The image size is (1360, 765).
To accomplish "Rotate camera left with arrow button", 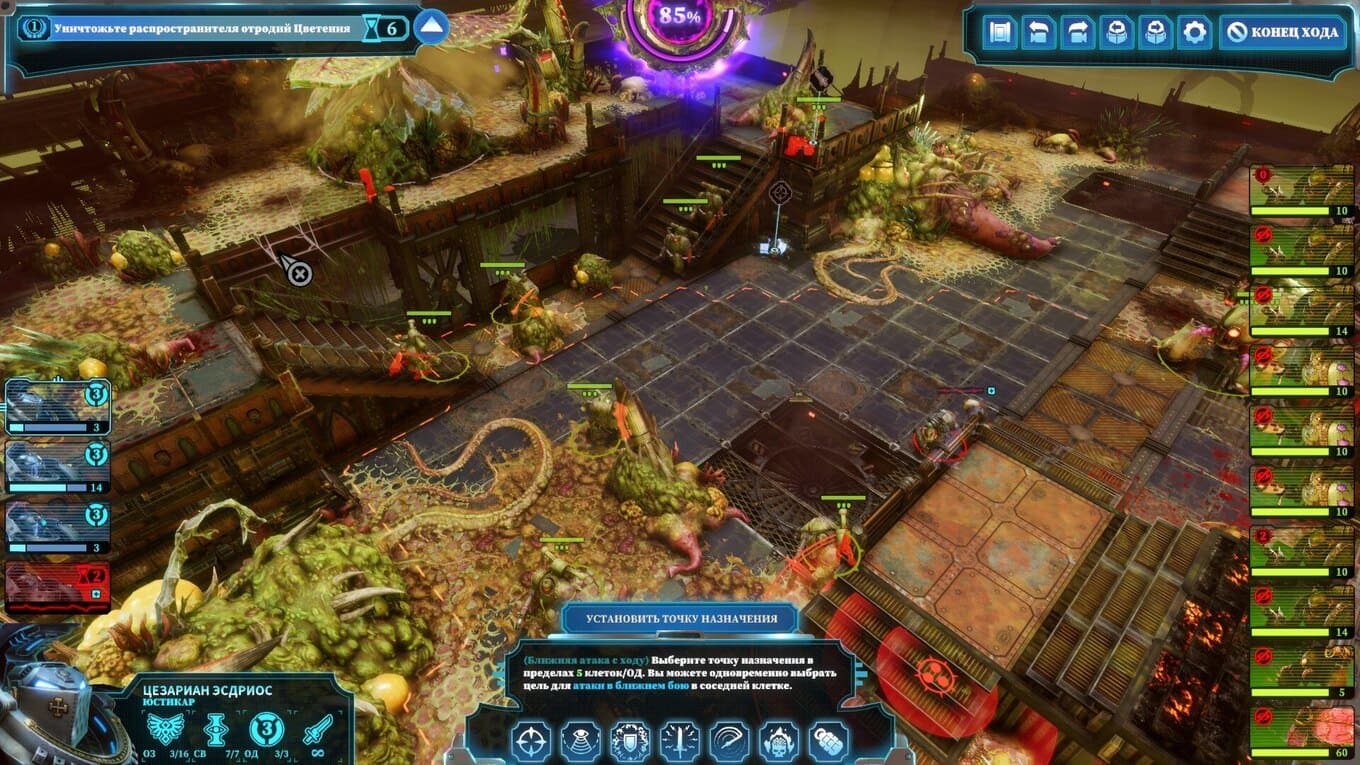I will [1038, 33].
